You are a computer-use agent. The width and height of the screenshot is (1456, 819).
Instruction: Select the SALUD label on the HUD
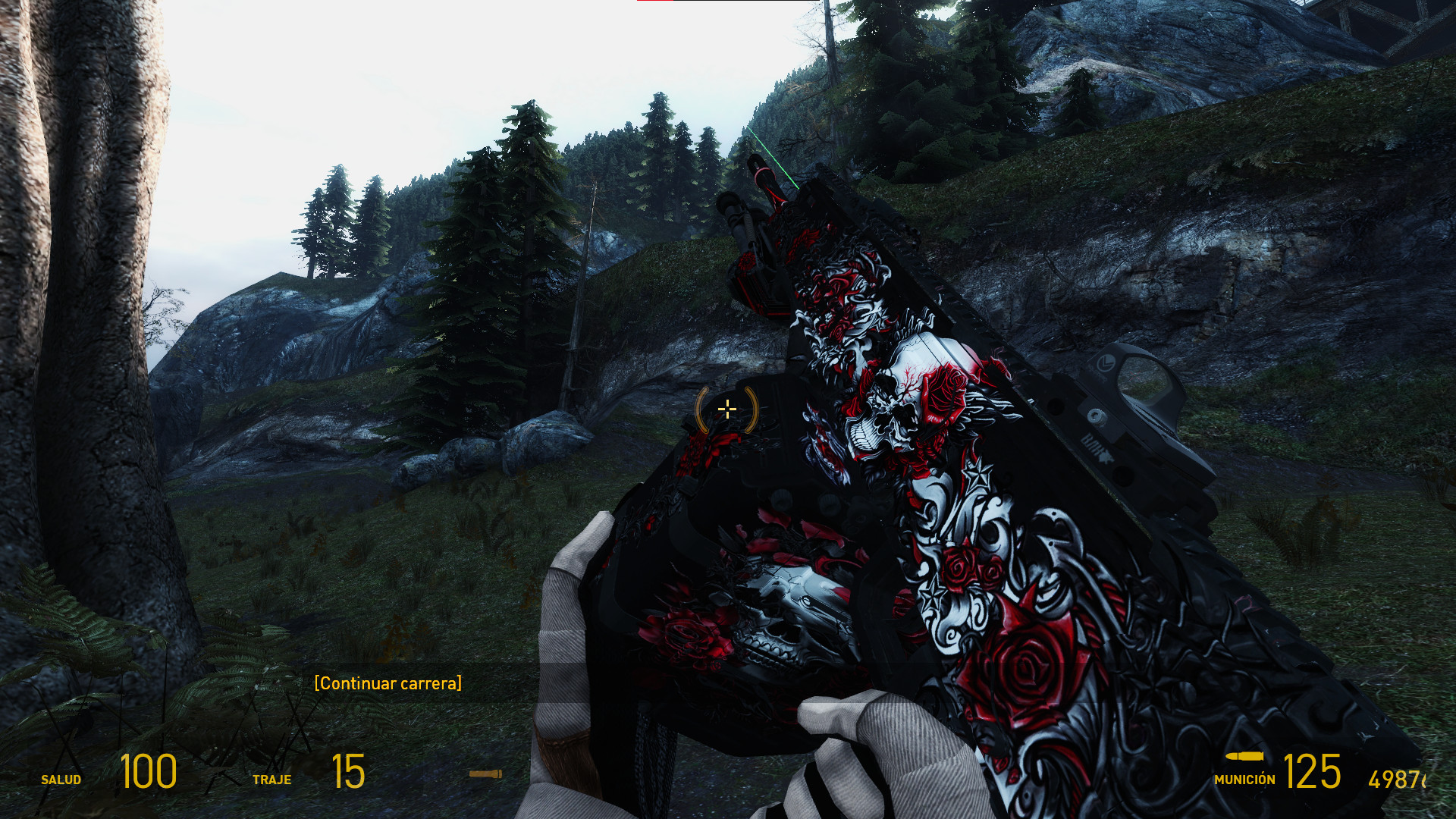pyautogui.click(x=61, y=778)
